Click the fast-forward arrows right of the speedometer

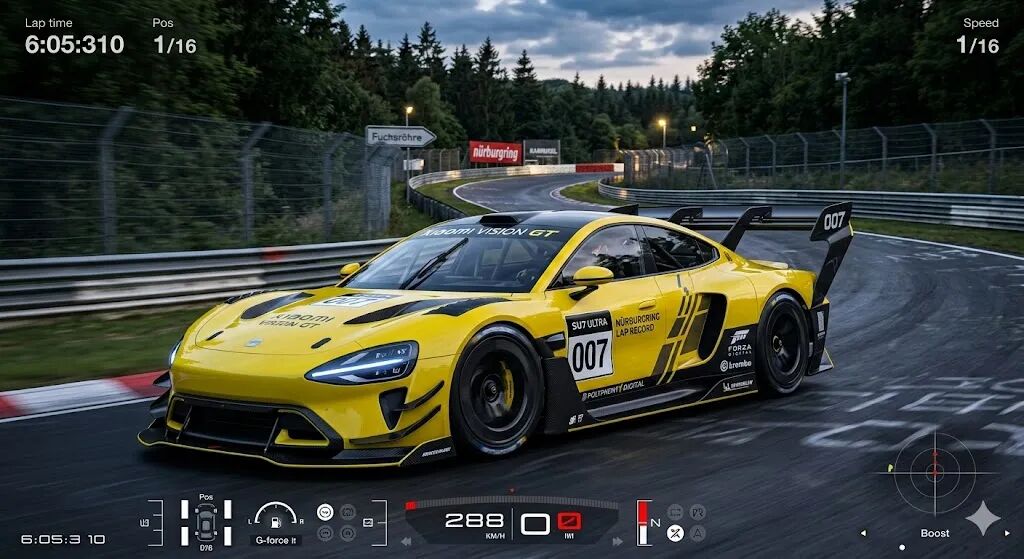620,541
